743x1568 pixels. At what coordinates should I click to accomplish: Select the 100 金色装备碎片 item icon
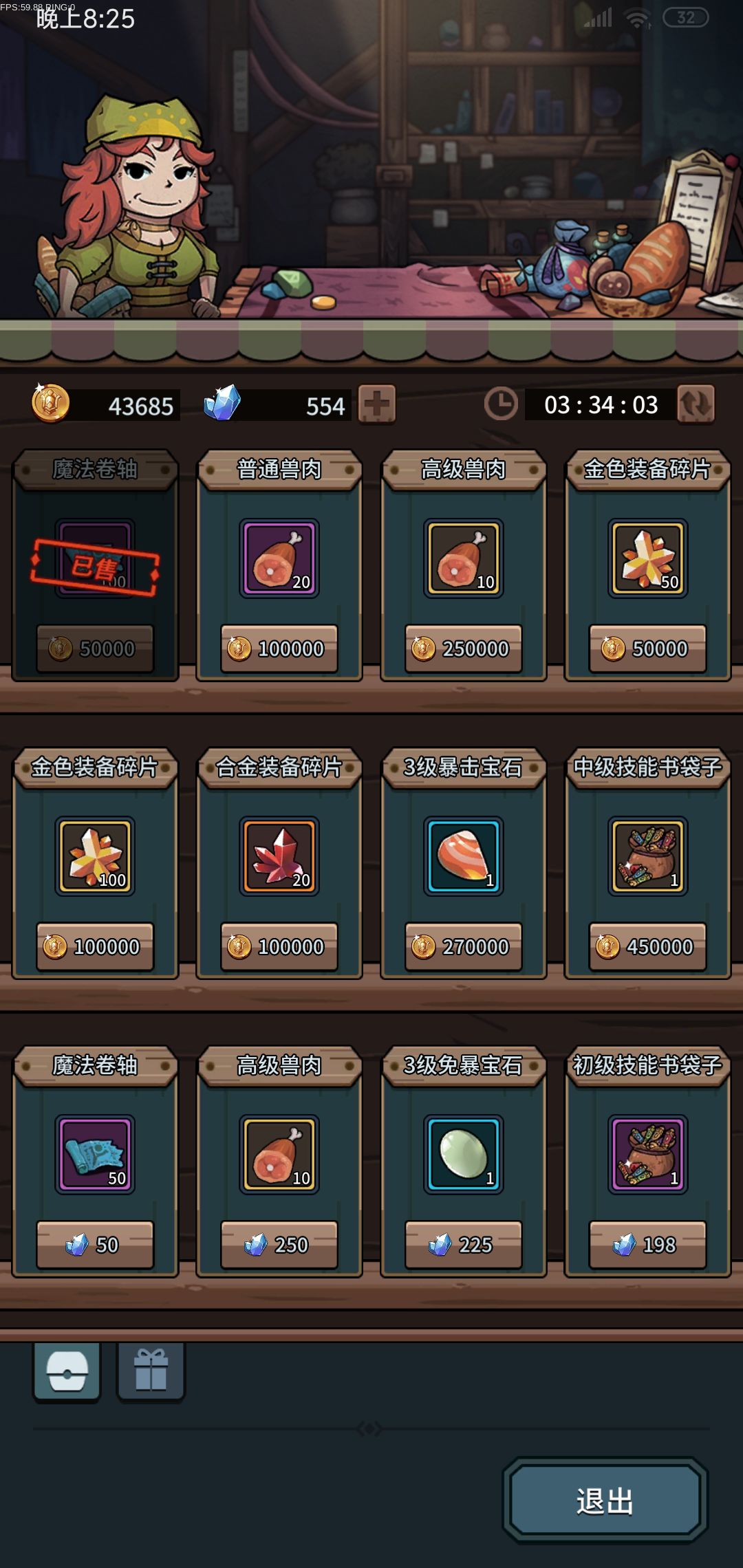tap(95, 856)
